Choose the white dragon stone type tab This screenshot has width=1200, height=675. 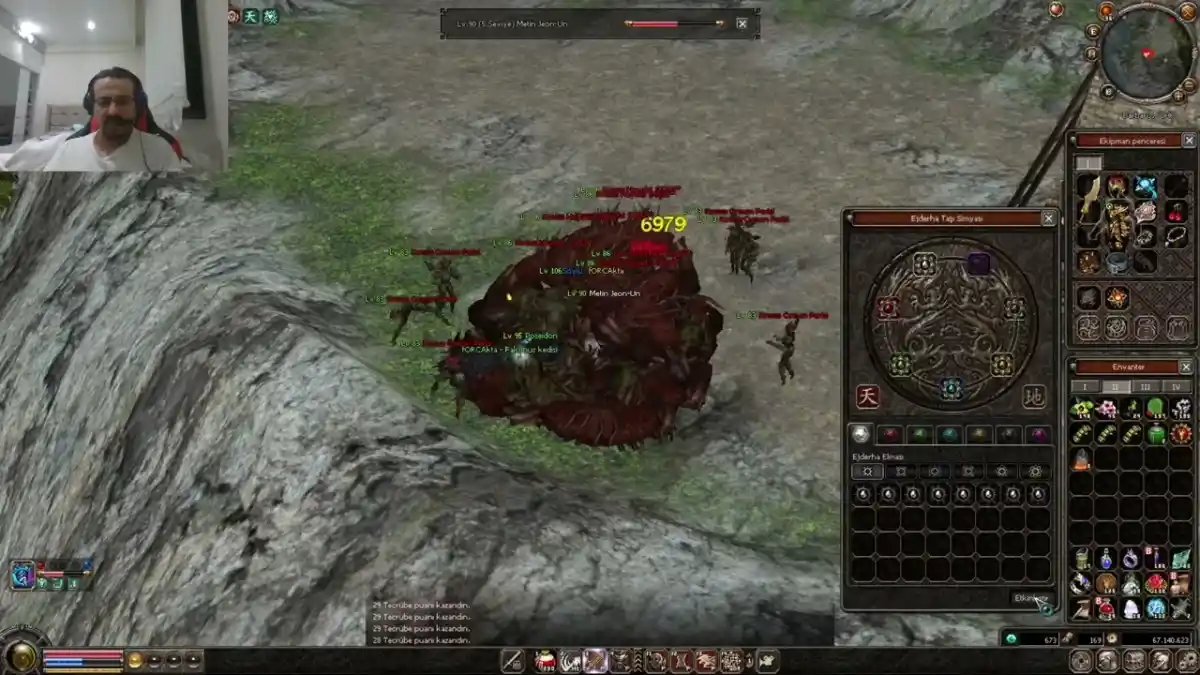click(x=860, y=434)
